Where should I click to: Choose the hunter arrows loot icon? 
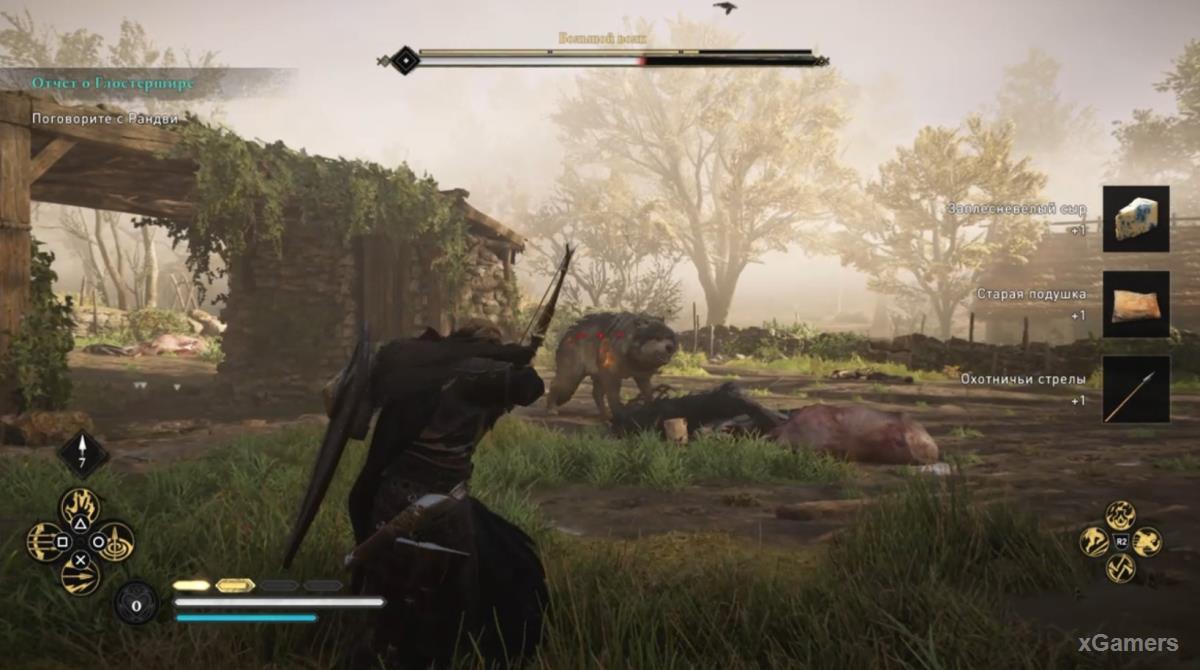(1136, 389)
